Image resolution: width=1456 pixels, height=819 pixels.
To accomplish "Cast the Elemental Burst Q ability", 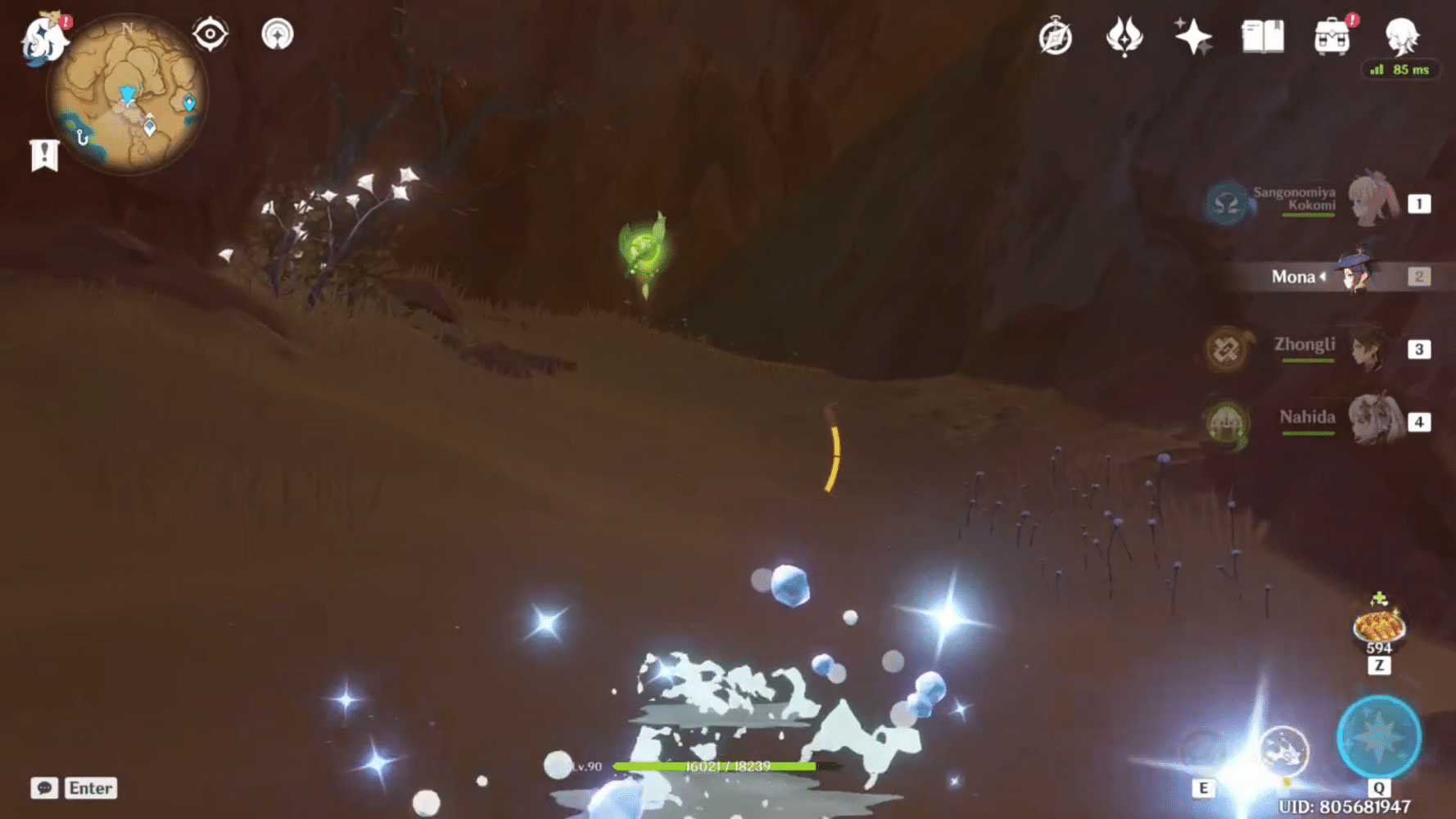I will coord(1379,736).
